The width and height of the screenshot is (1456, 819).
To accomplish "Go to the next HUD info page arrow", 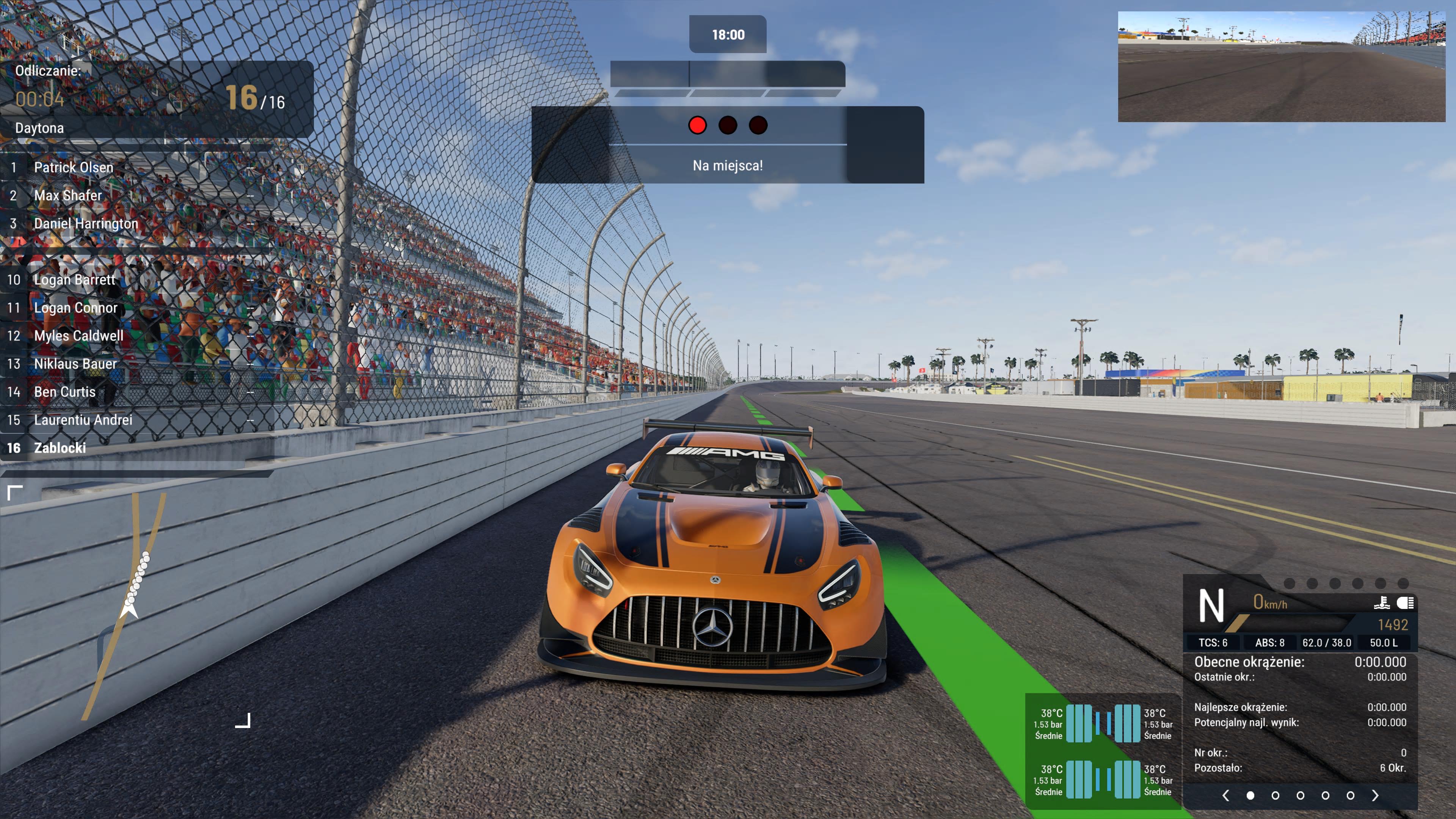I will (x=1375, y=795).
